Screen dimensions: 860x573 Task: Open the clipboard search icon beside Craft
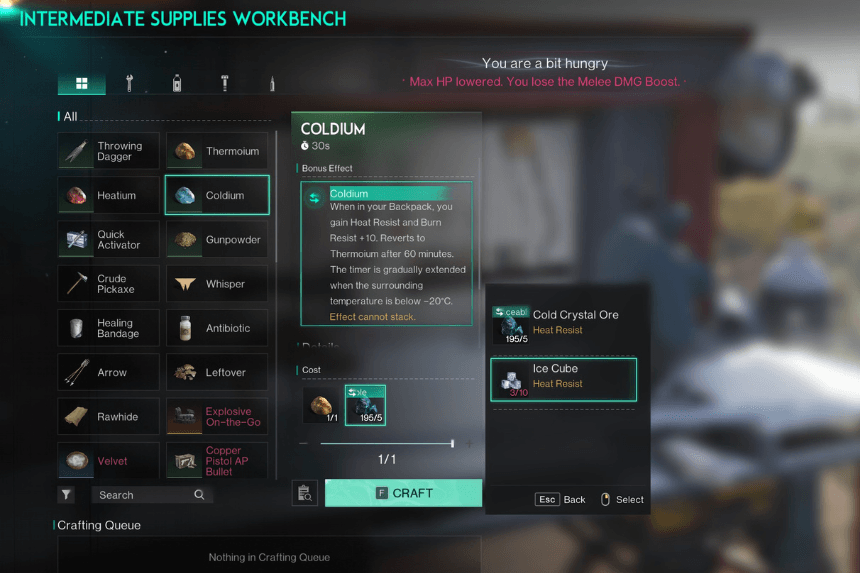305,493
